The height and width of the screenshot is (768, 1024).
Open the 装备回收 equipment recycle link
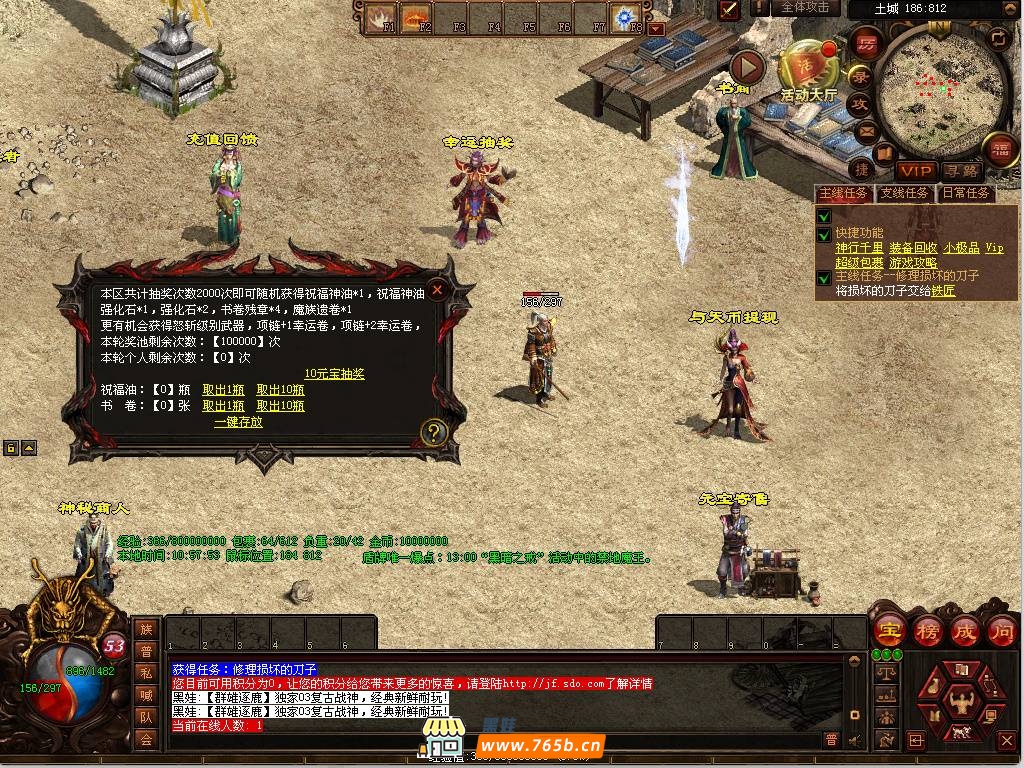[x=913, y=248]
